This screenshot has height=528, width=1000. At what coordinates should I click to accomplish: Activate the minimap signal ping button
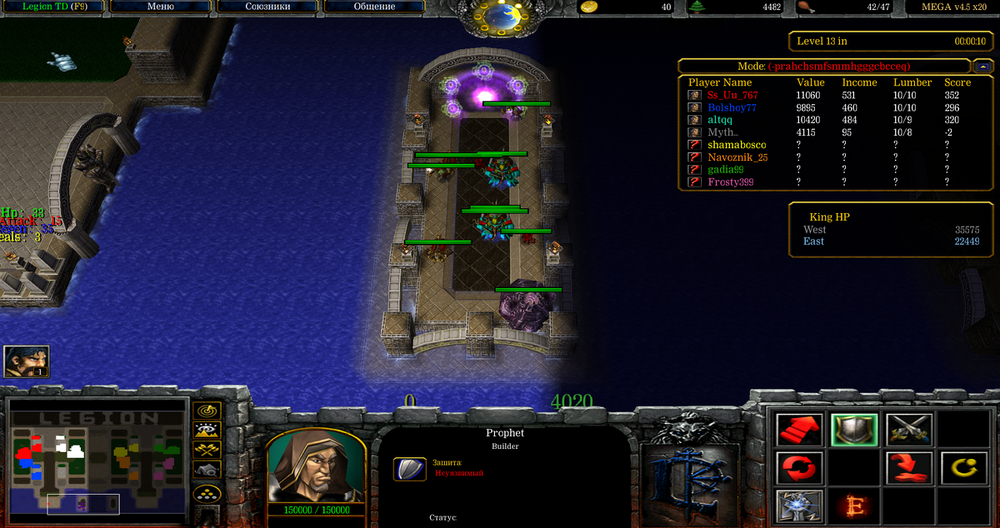(x=207, y=411)
